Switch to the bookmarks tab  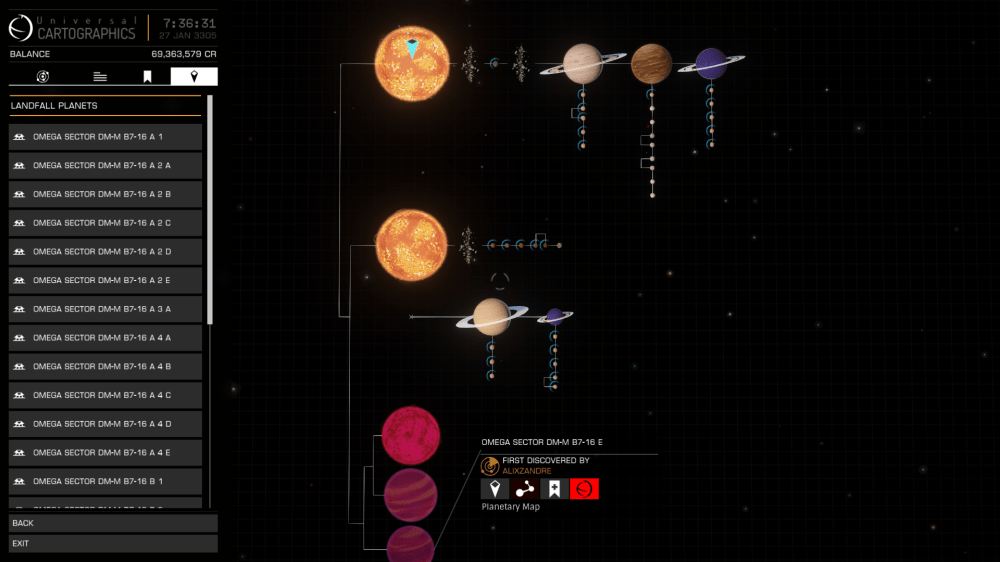point(147,77)
